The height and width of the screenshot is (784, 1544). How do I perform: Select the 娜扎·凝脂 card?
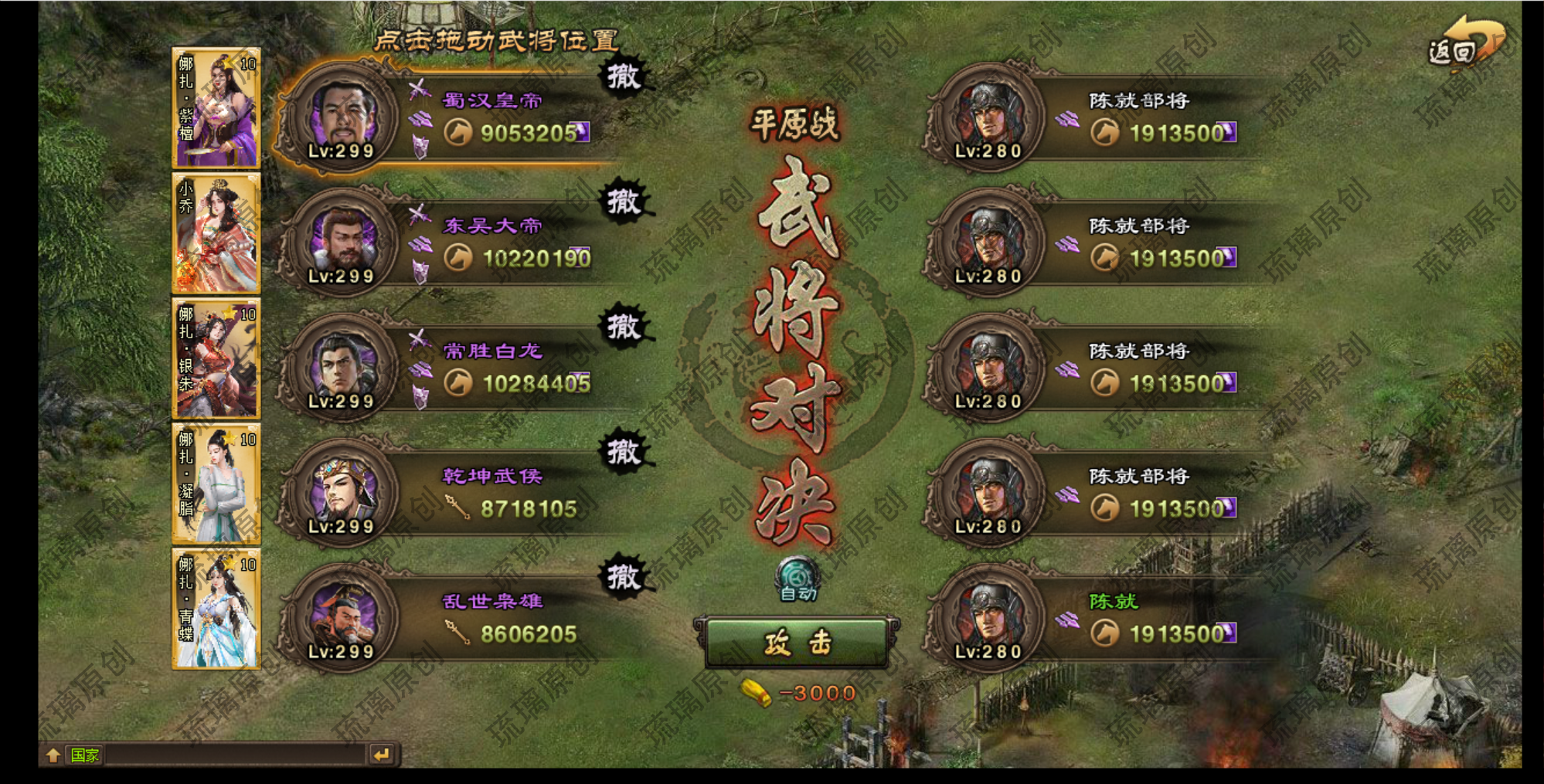[216, 484]
